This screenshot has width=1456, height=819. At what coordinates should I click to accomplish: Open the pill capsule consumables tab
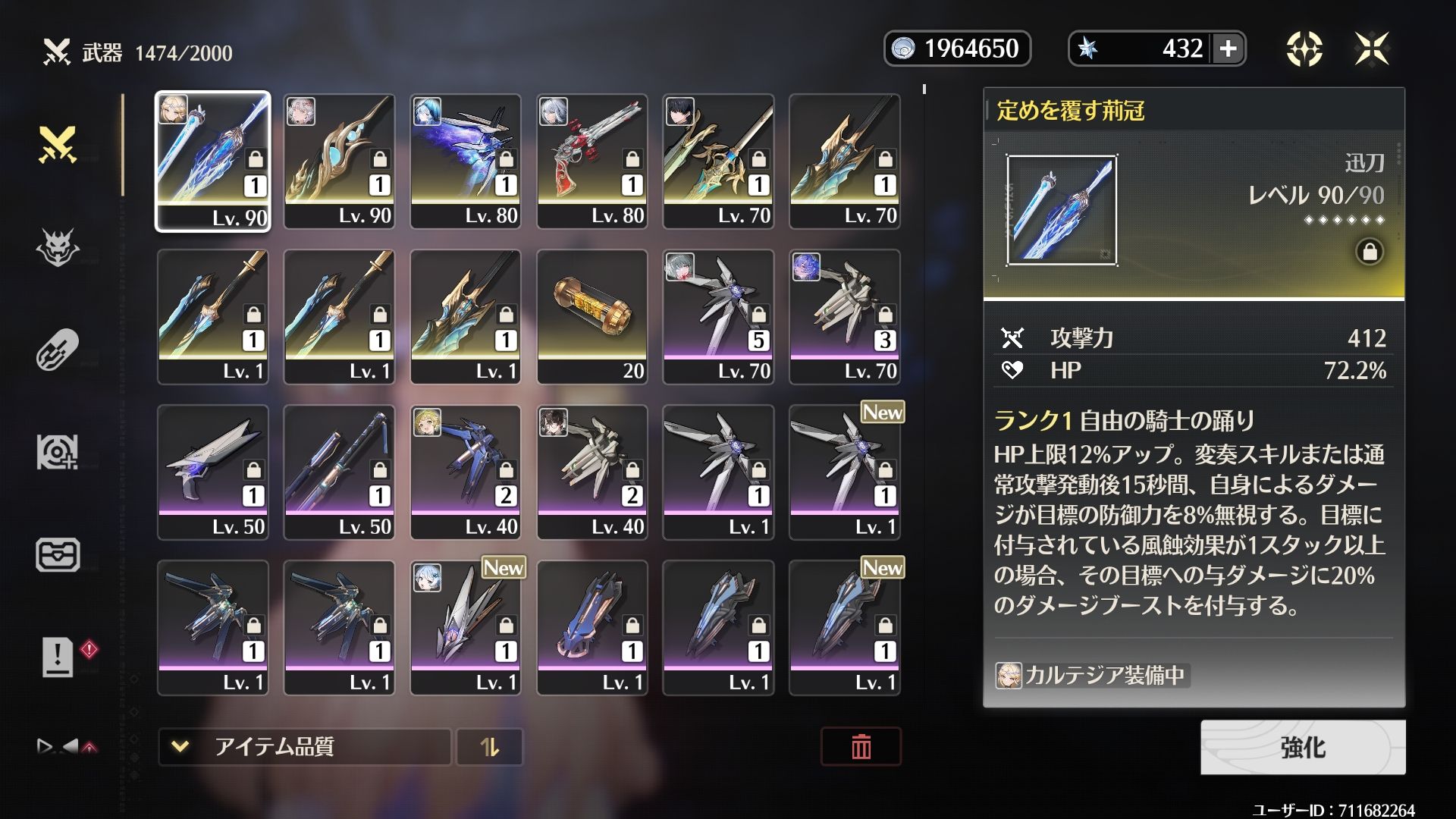(58, 350)
